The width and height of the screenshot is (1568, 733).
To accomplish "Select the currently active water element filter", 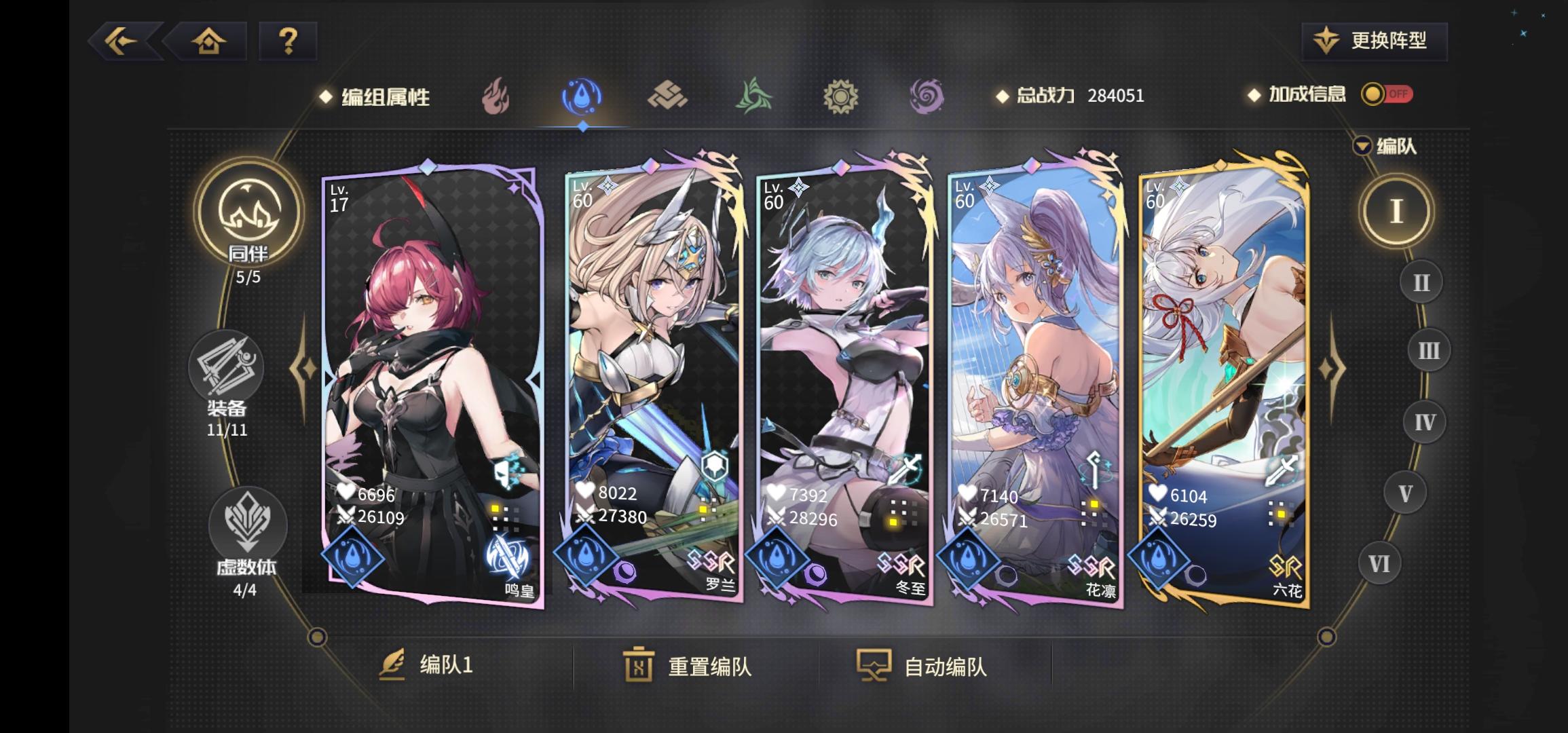I will (580, 96).
